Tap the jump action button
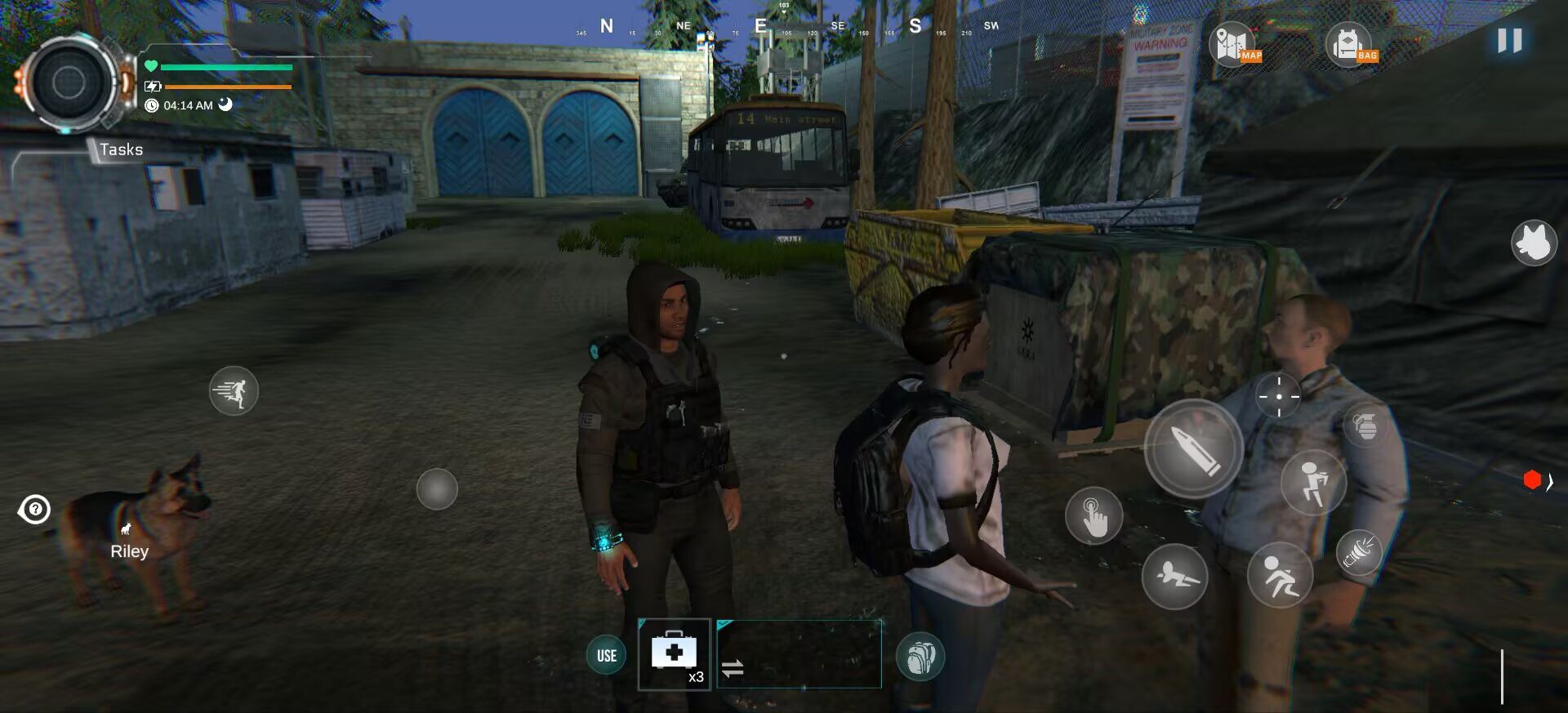Viewport: 1568px width, 713px height. click(x=1312, y=482)
